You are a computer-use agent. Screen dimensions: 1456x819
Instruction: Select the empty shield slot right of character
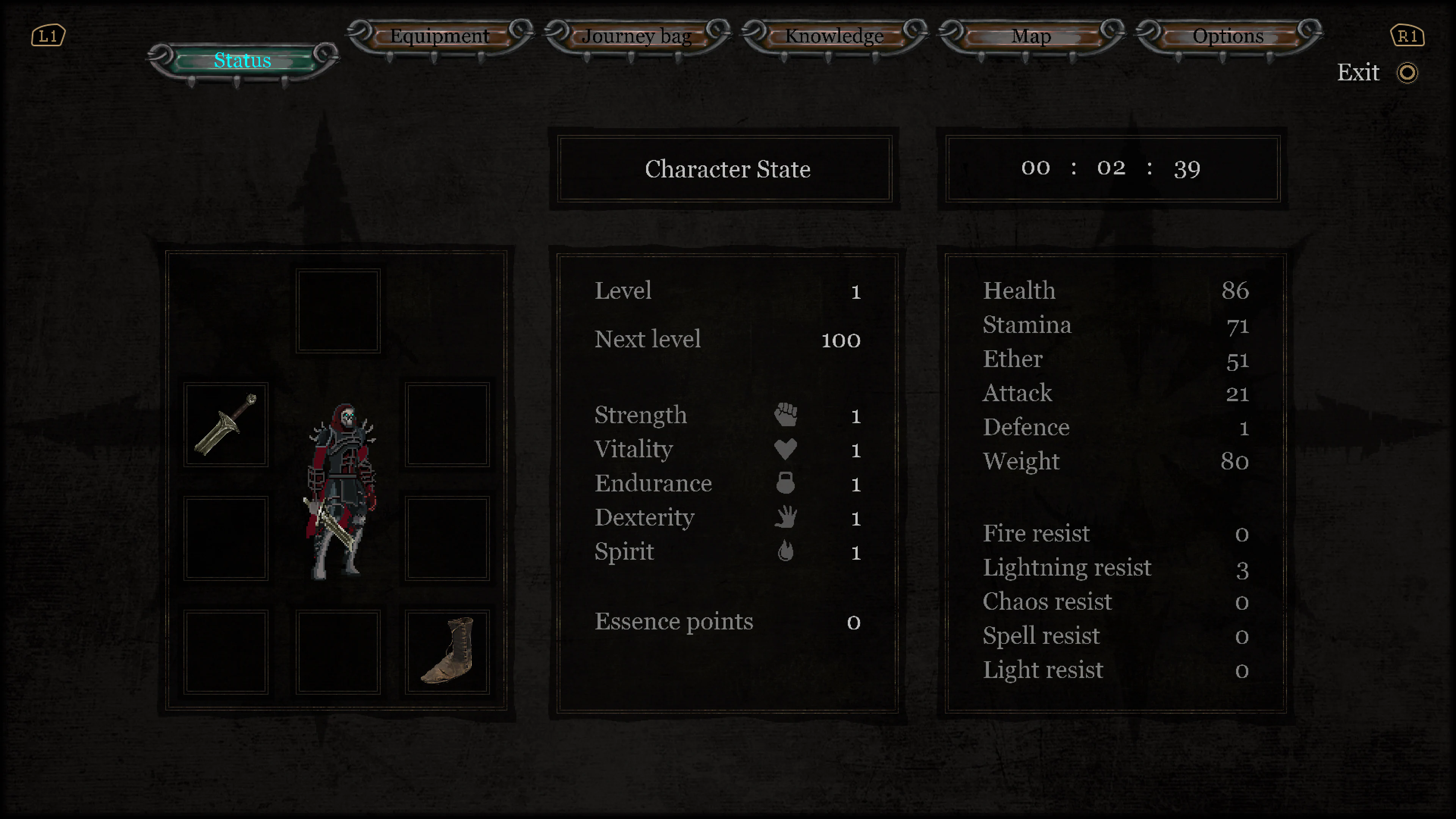click(x=447, y=424)
